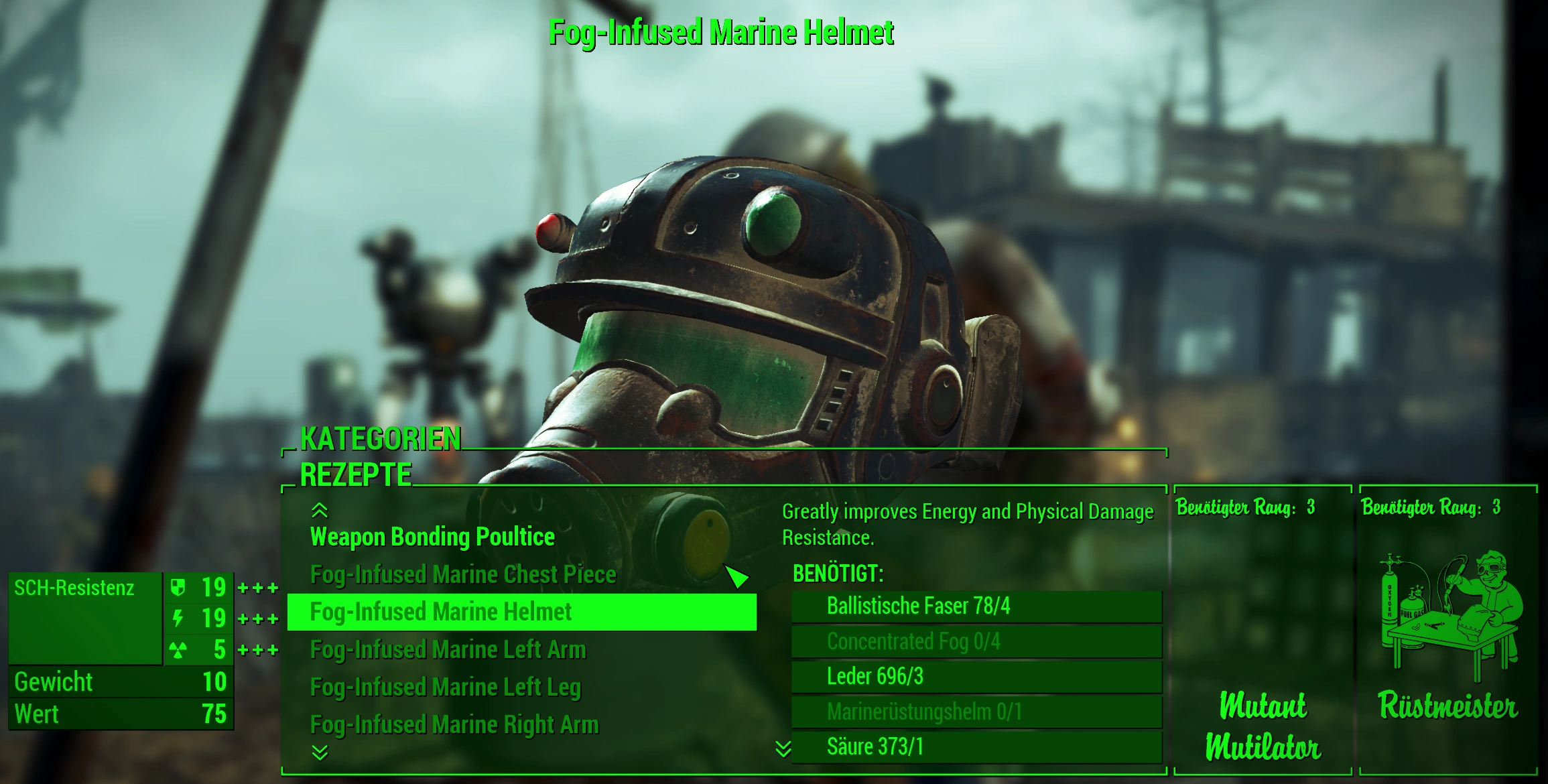This screenshot has height=784, width=1548.
Task: Click the recipe list's downward scroll arrow
Action: pos(320,753)
